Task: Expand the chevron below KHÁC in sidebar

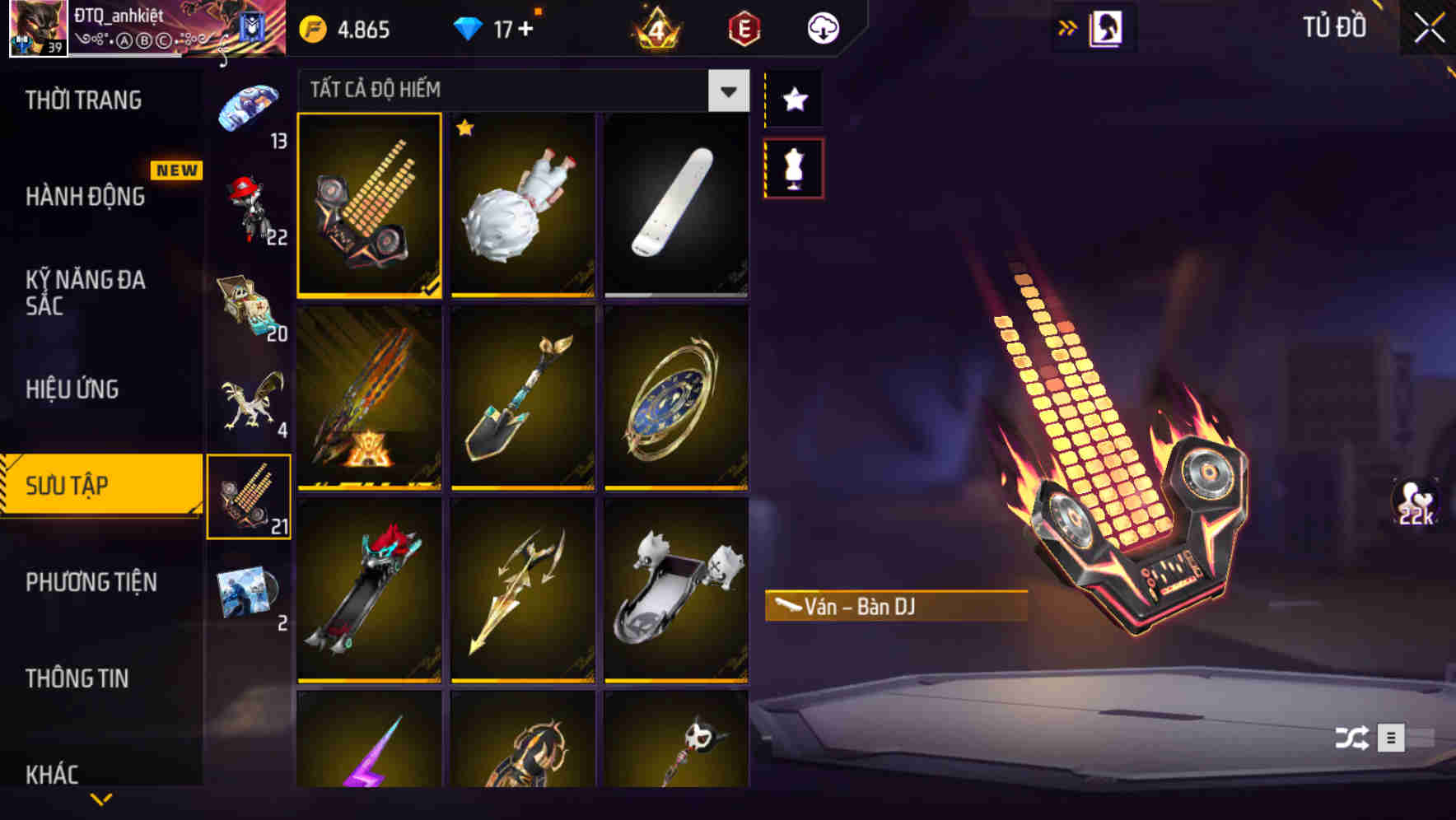Action: click(101, 799)
